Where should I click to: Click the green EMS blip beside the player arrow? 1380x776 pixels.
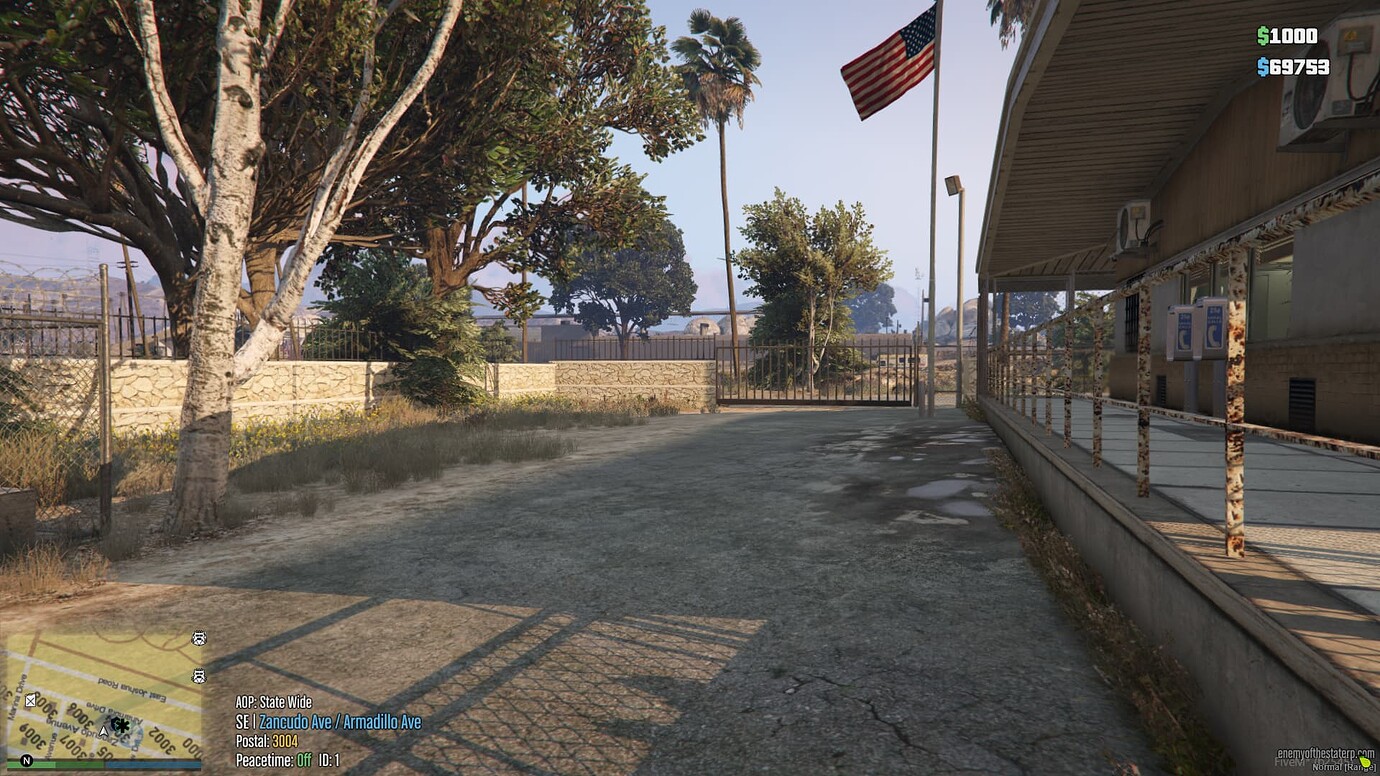click(x=120, y=725)
